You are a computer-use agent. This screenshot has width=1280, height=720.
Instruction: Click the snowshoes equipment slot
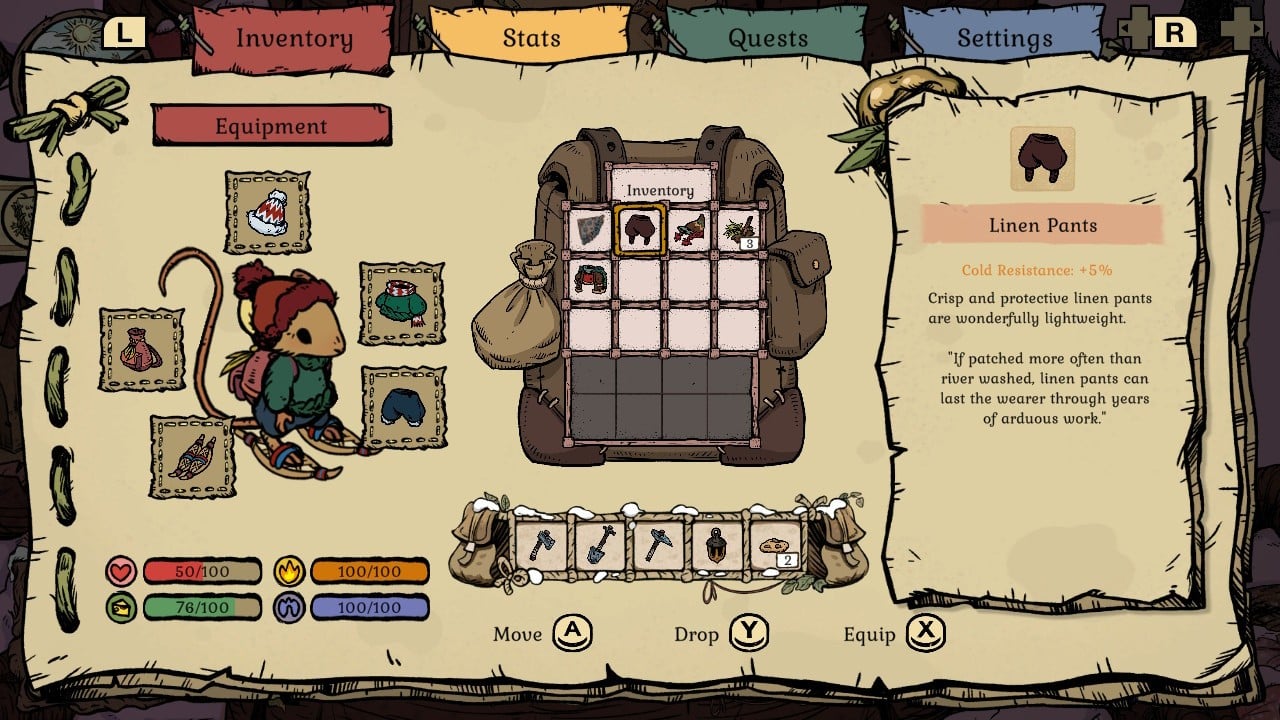pos(193,457)
